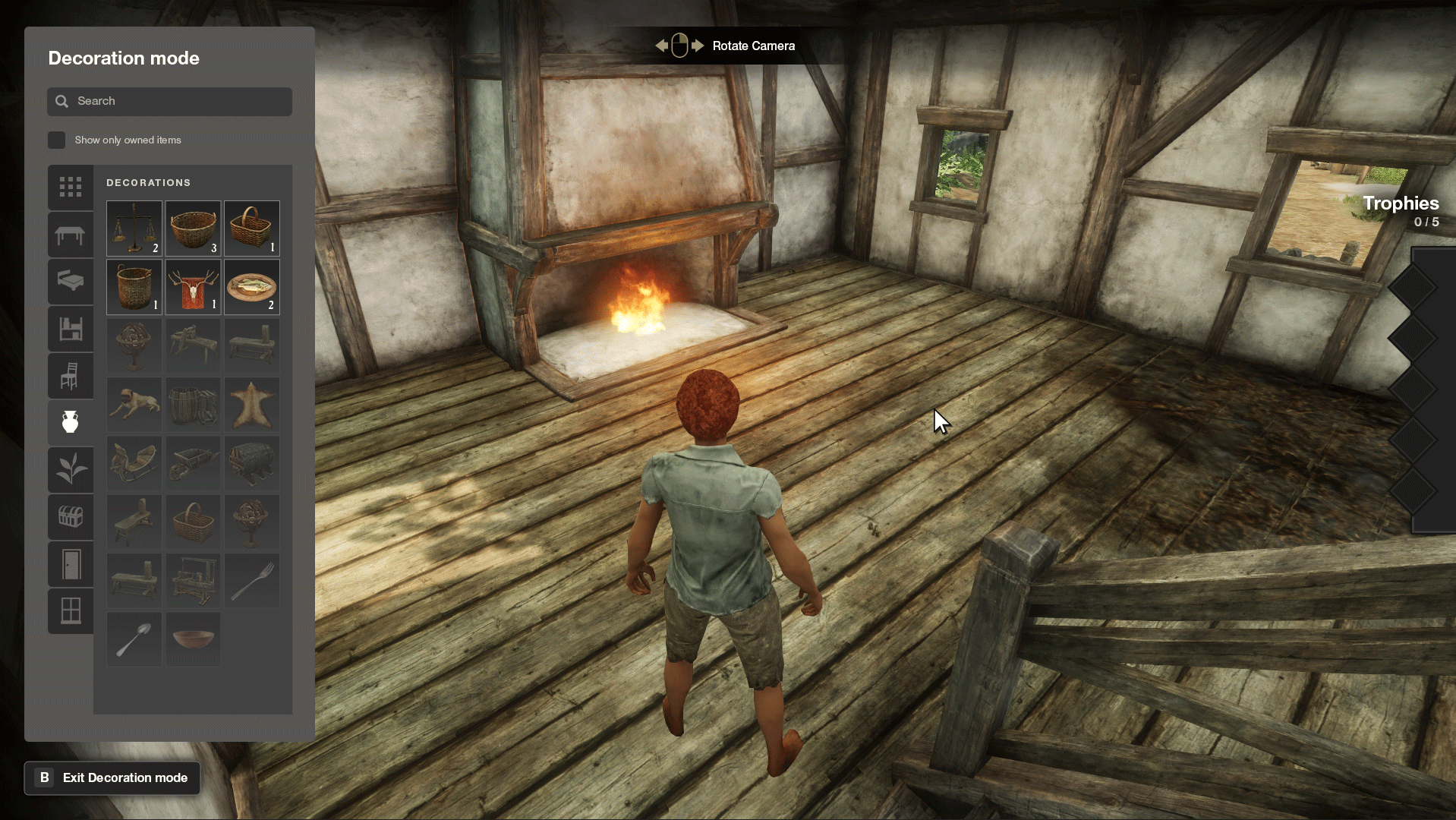Exit Decoration mode
Image resolution: width=1456 pixels, height=820 pixels.
click(x=112, y=777)
